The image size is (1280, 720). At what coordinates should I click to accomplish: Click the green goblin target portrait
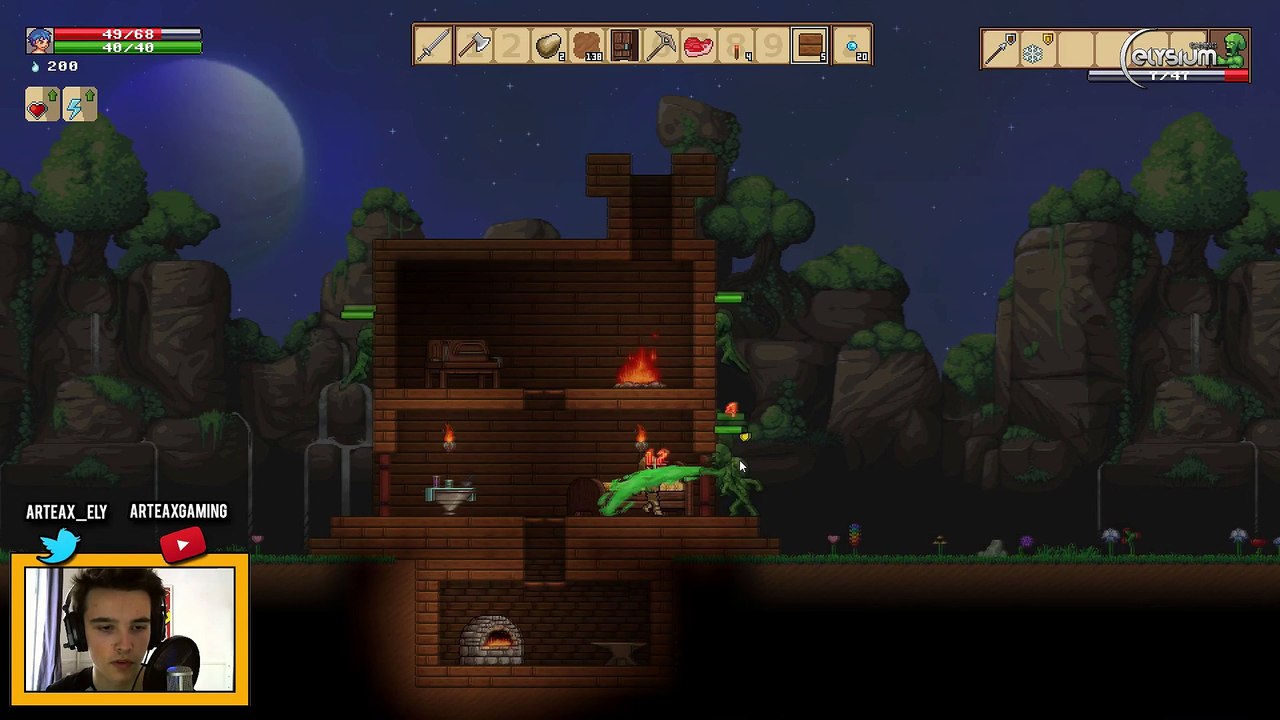(1234, 50)
